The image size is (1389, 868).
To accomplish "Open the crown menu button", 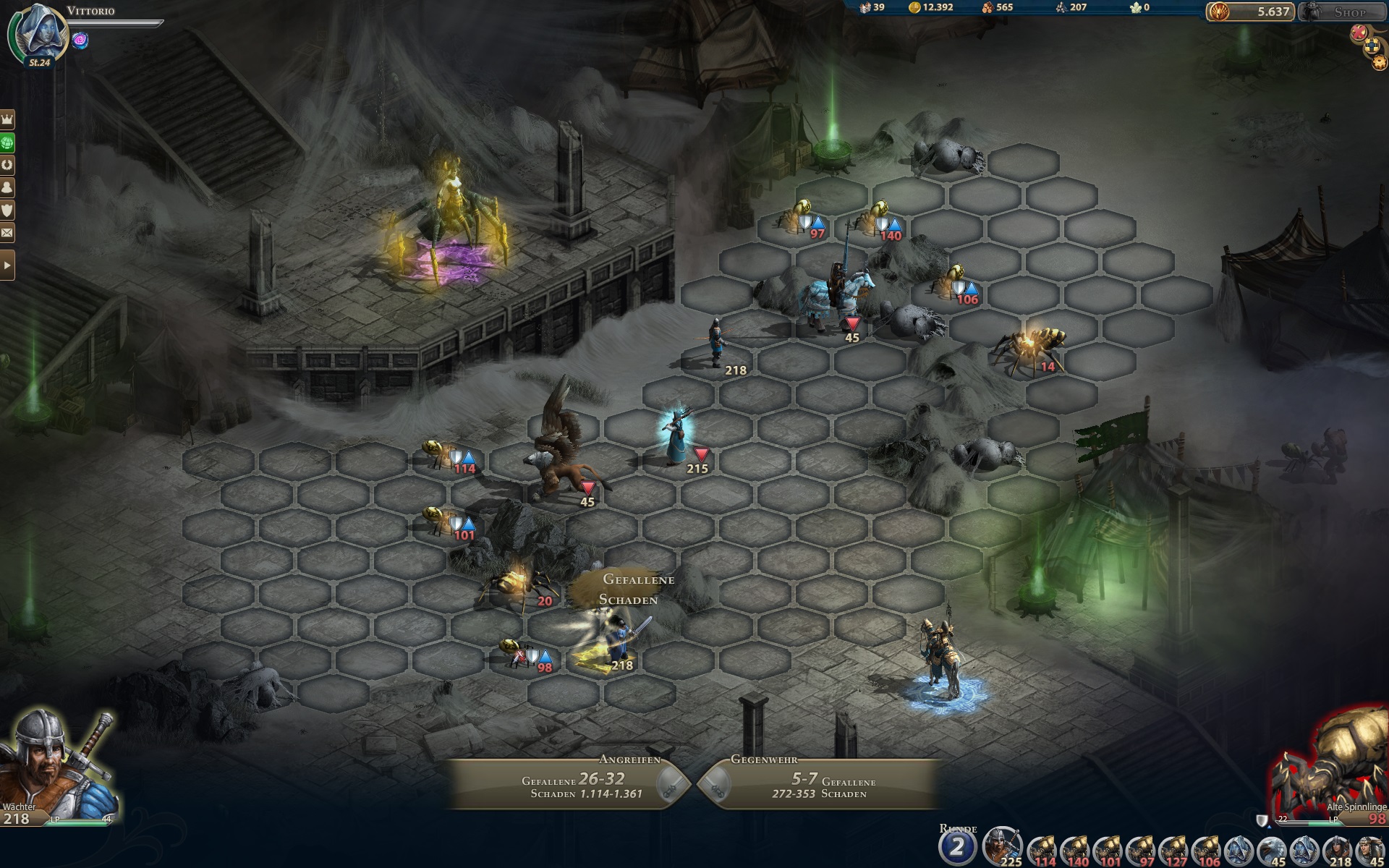I will click(x=7, y=119).
